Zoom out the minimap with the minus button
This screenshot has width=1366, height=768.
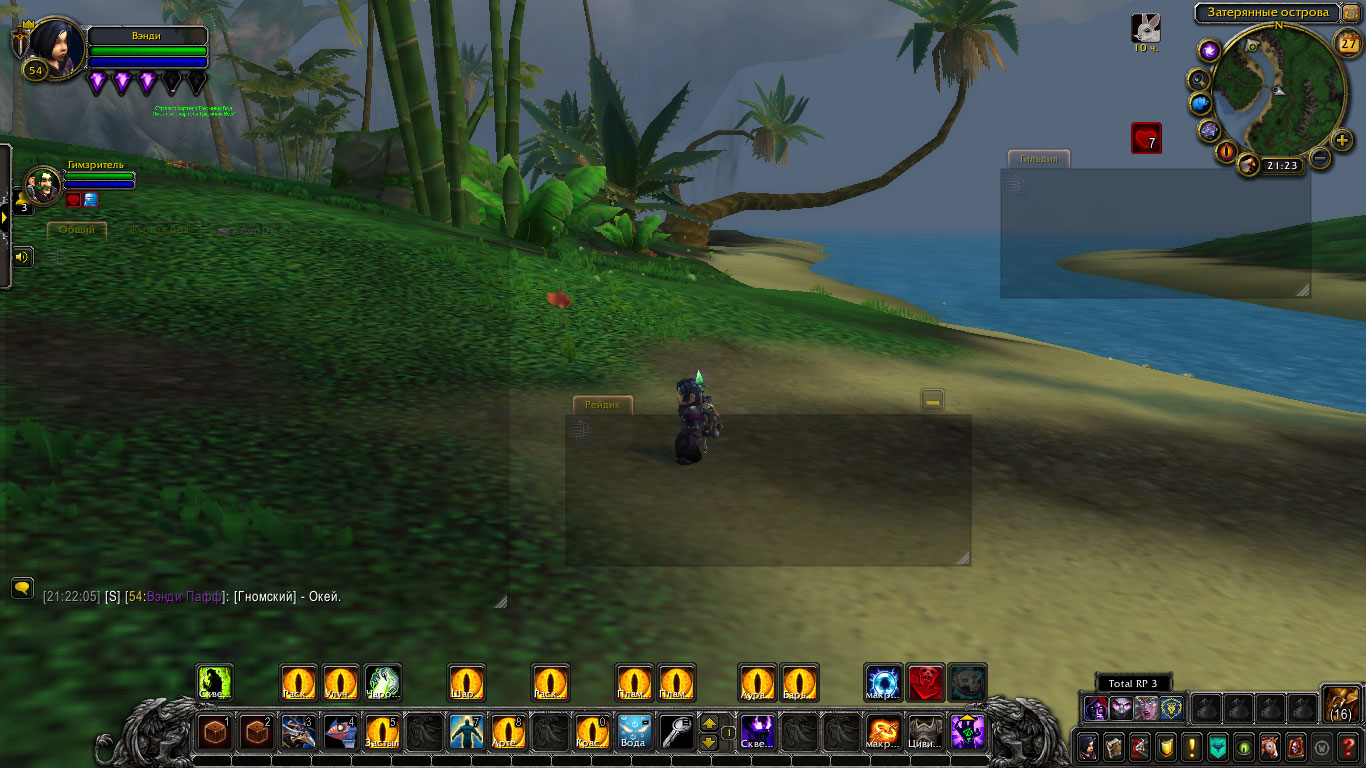point(1320,158)
